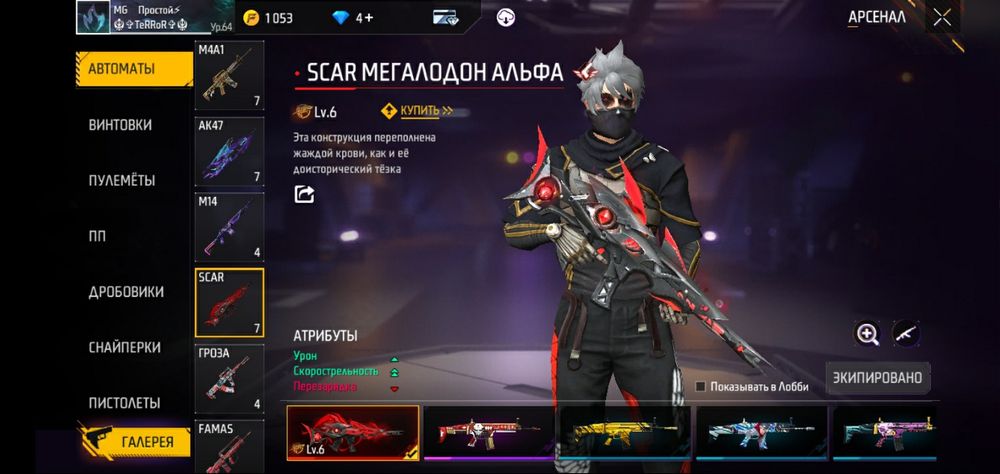Click the Купить link
1000x474 pixels.
pyautogui.click(x=419, y=111)
